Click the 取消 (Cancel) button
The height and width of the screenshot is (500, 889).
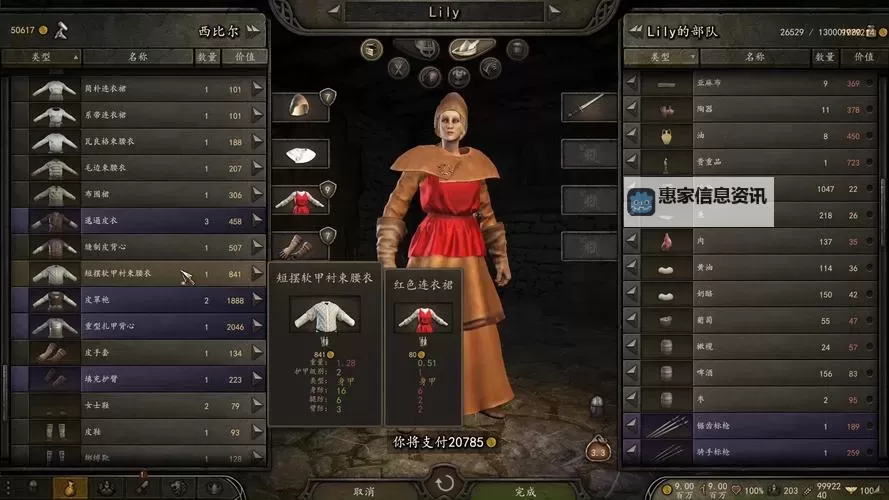pyautogui.click(x=362, y=491)
